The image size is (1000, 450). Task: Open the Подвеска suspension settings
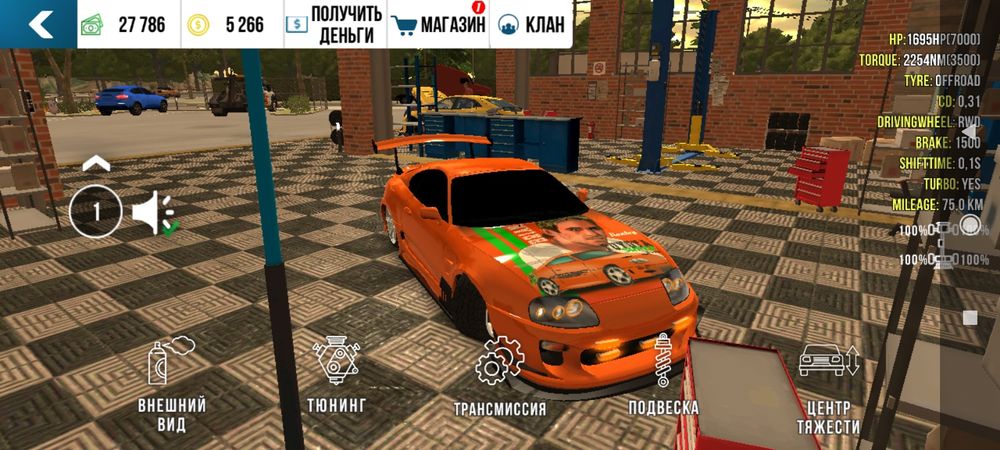tap(663, 375)
